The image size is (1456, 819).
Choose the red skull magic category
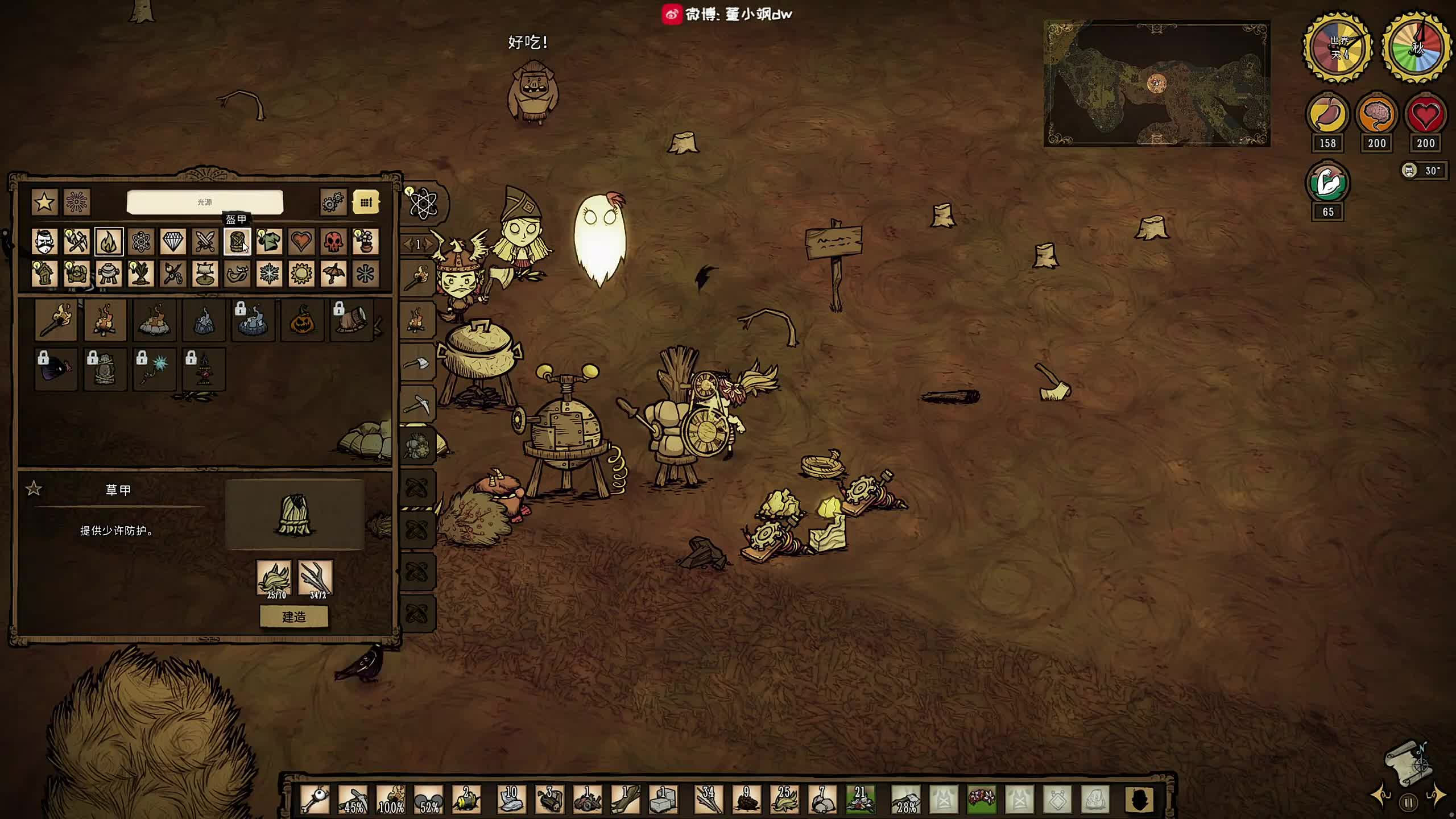333,242
